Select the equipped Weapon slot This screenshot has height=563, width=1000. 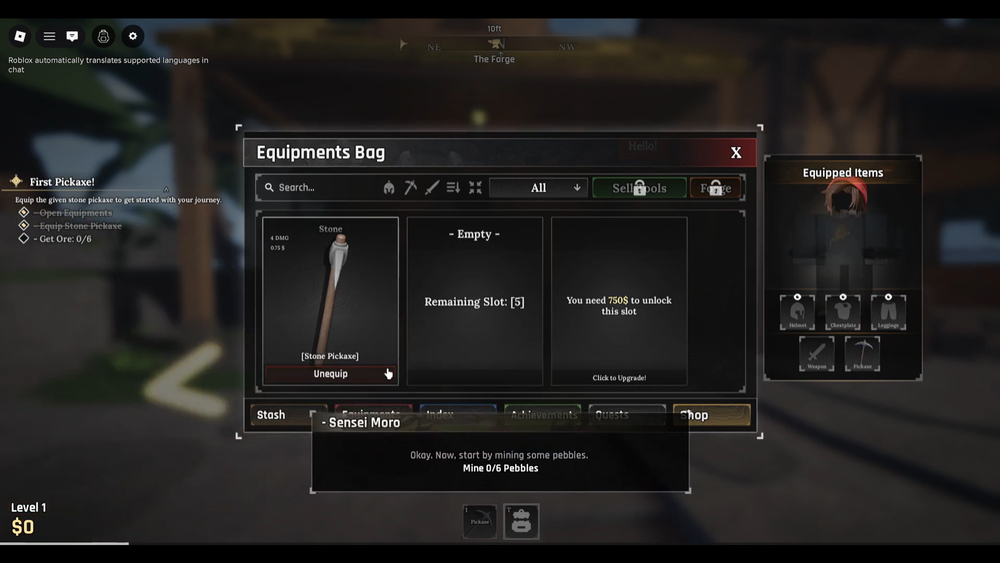(816, 354)
